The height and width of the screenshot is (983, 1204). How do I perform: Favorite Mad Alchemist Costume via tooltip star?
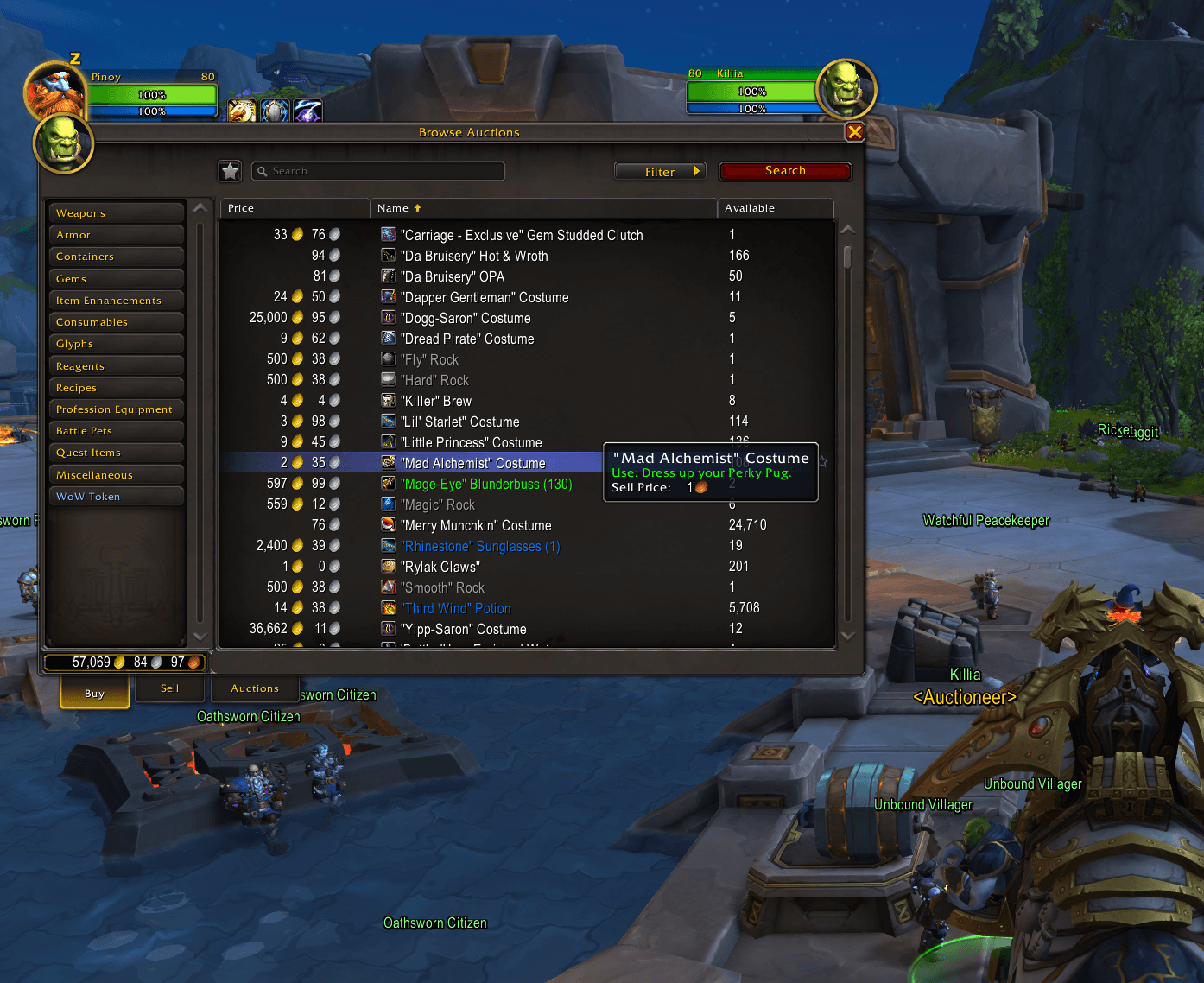coord(823,462)
